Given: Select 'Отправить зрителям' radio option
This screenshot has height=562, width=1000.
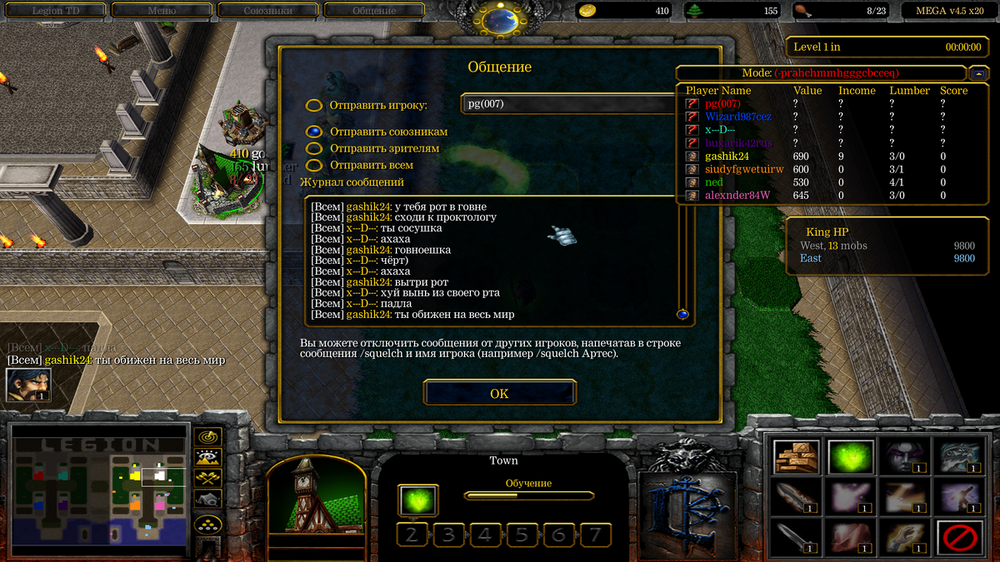Looking at the screenshot, I should pos(314,148).
